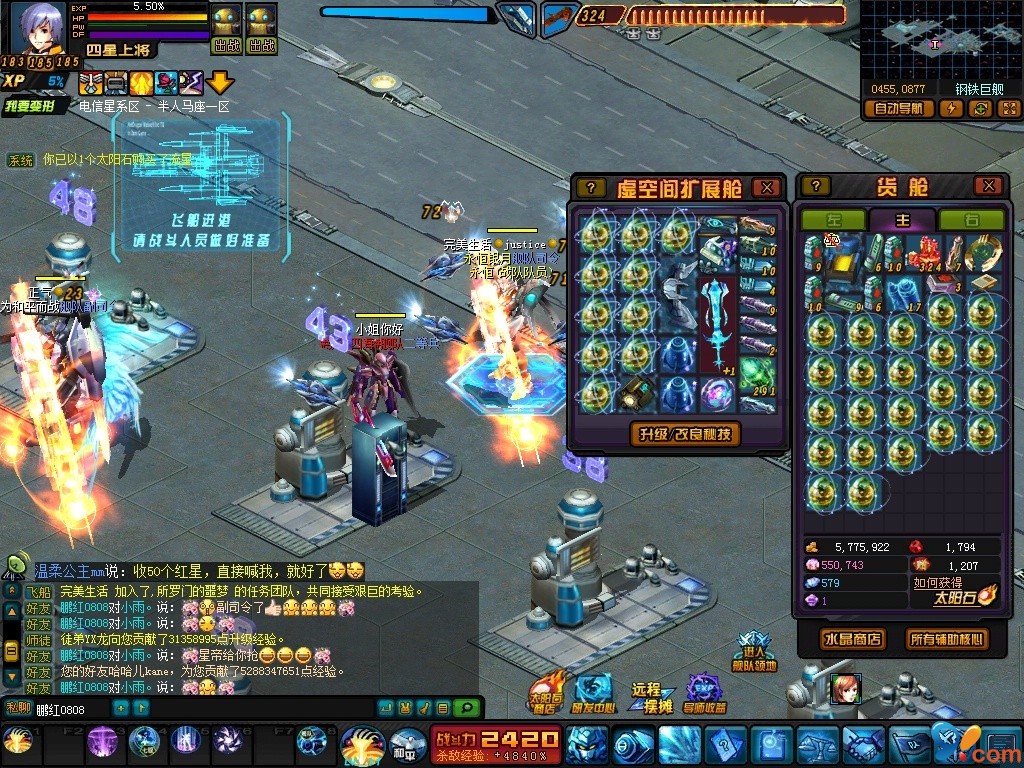Viewport: 1024px width, 768px height.
Task: Open the 水晶商店 crystal shop
Action: pyautogui.click(x=852, y=639)
